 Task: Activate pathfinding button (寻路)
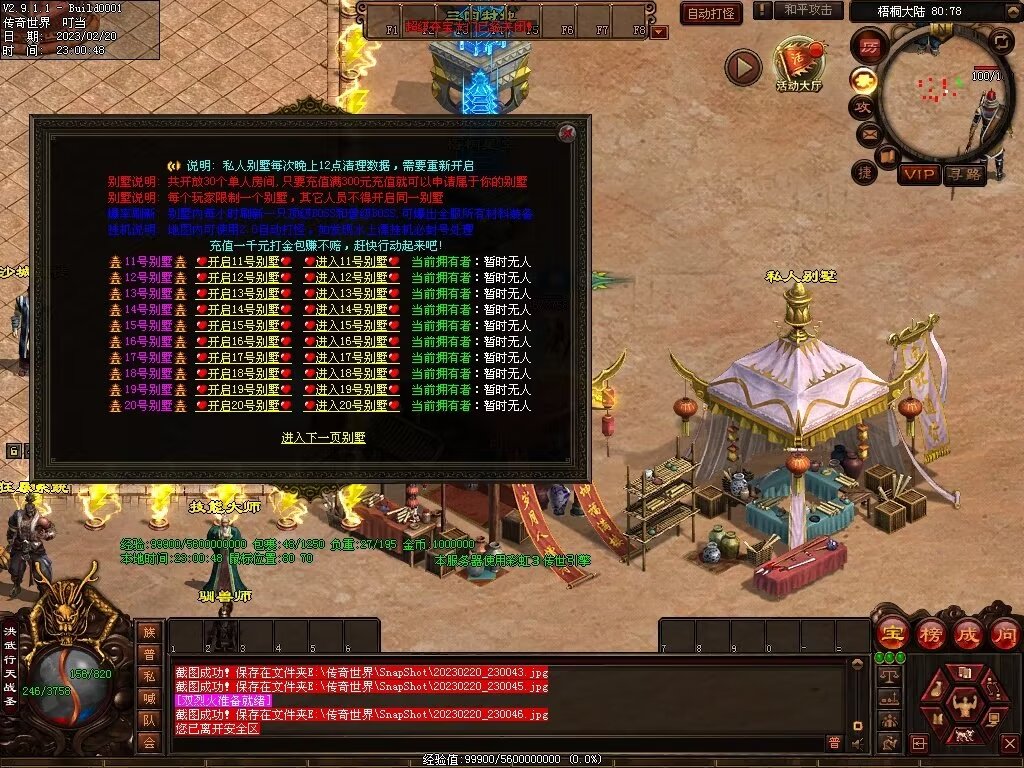964,174
